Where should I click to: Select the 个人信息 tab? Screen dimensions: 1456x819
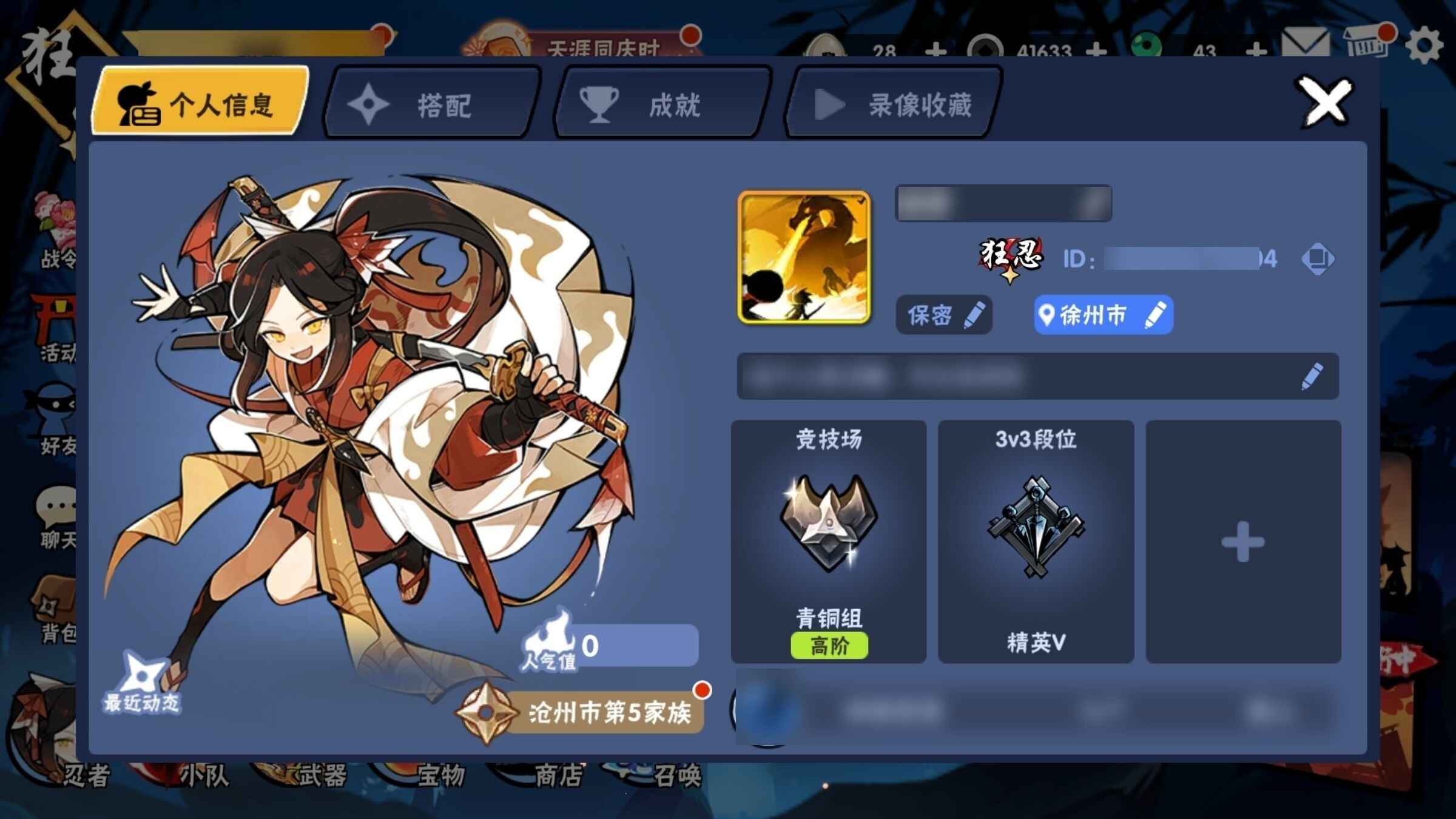[200, 102]
